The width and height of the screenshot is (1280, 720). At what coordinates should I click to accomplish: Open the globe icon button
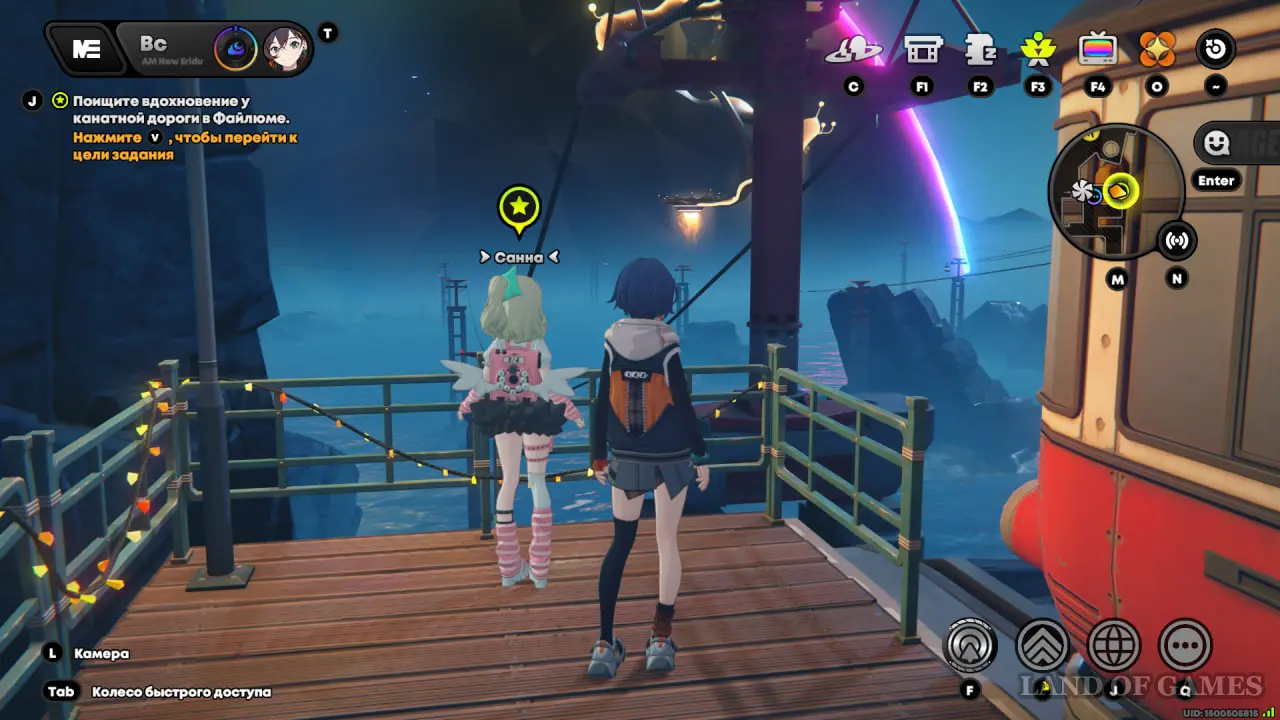click(x=1114, y=646)
